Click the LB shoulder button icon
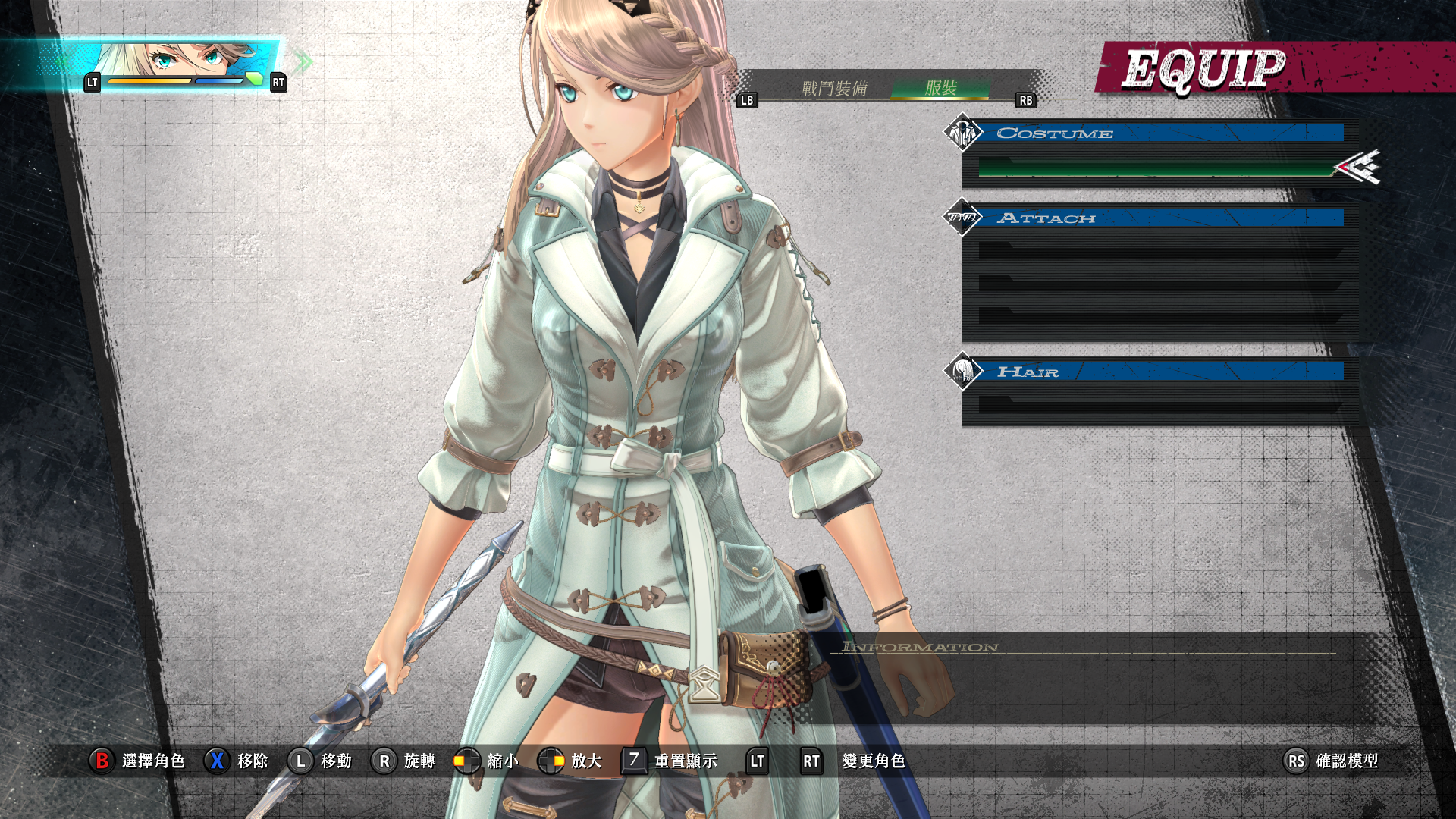Image resolution: width=1456 pixels, height=819 pixels. point(746,99)
